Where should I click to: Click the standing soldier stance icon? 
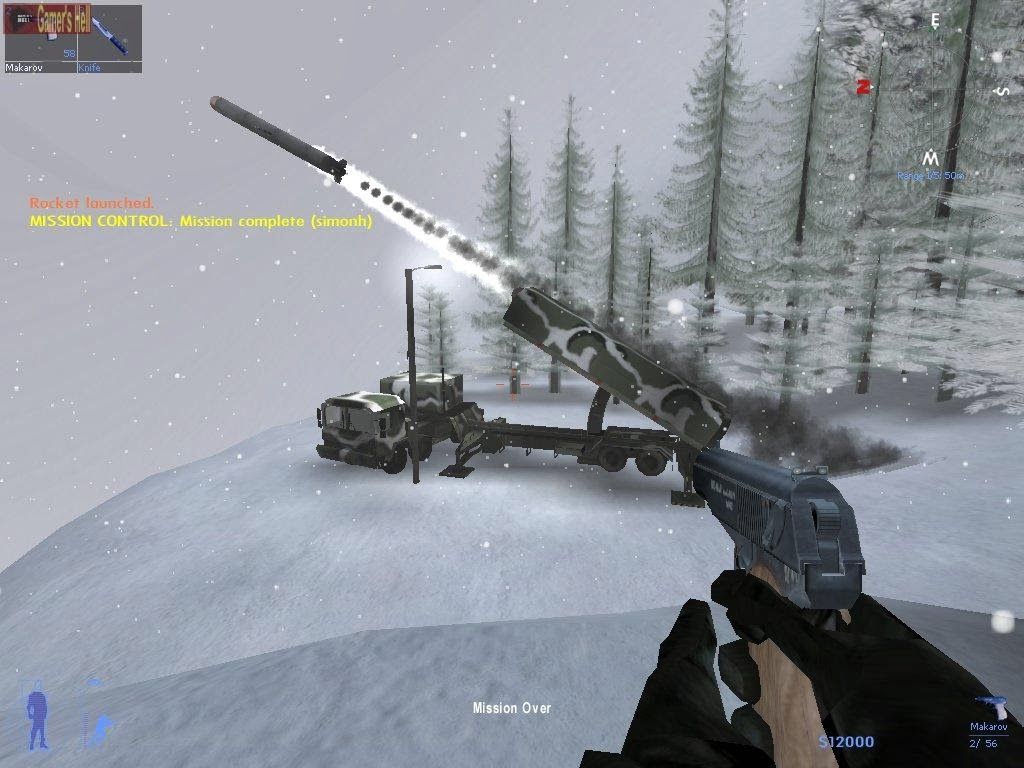point(37,717)
